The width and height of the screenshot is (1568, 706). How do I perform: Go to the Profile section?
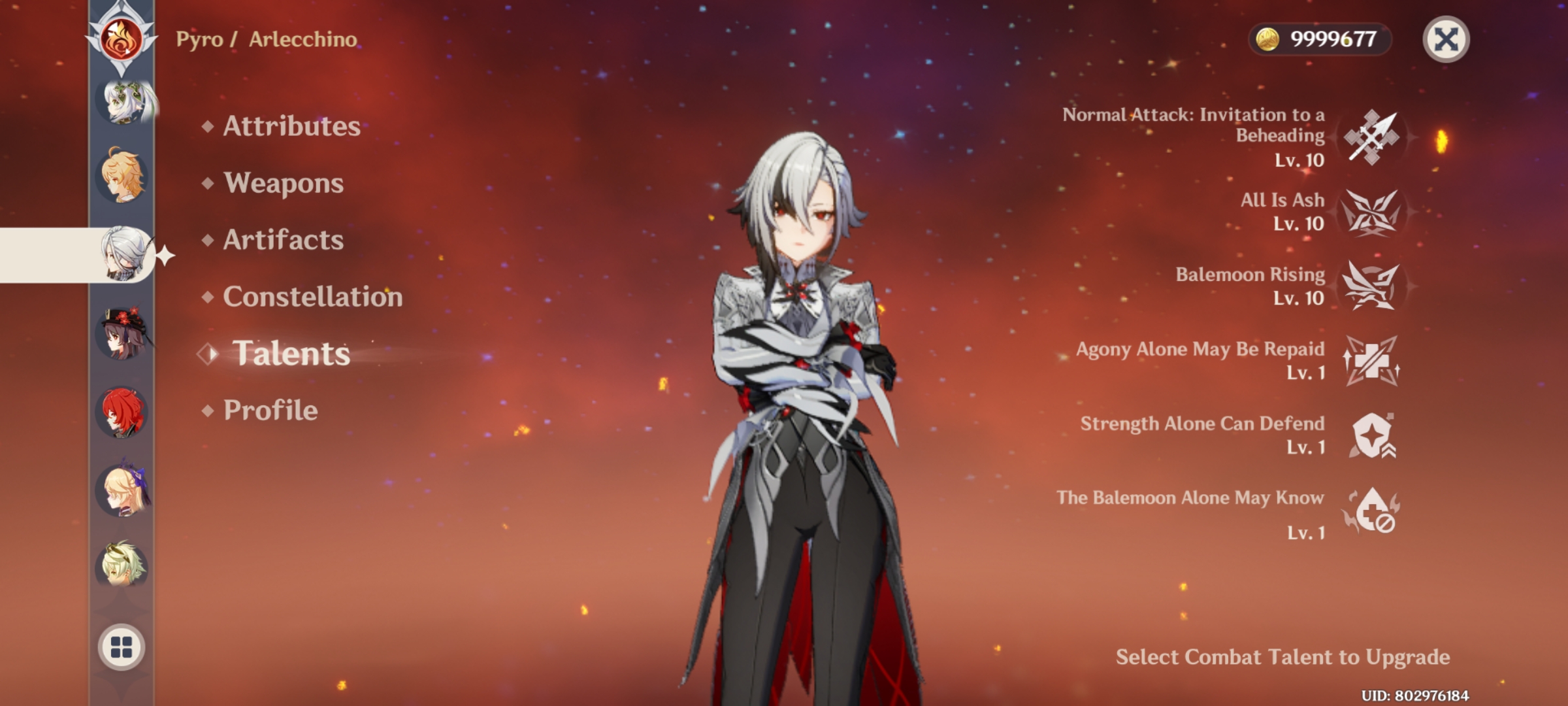pyautogui.click(x=269, y=410)
